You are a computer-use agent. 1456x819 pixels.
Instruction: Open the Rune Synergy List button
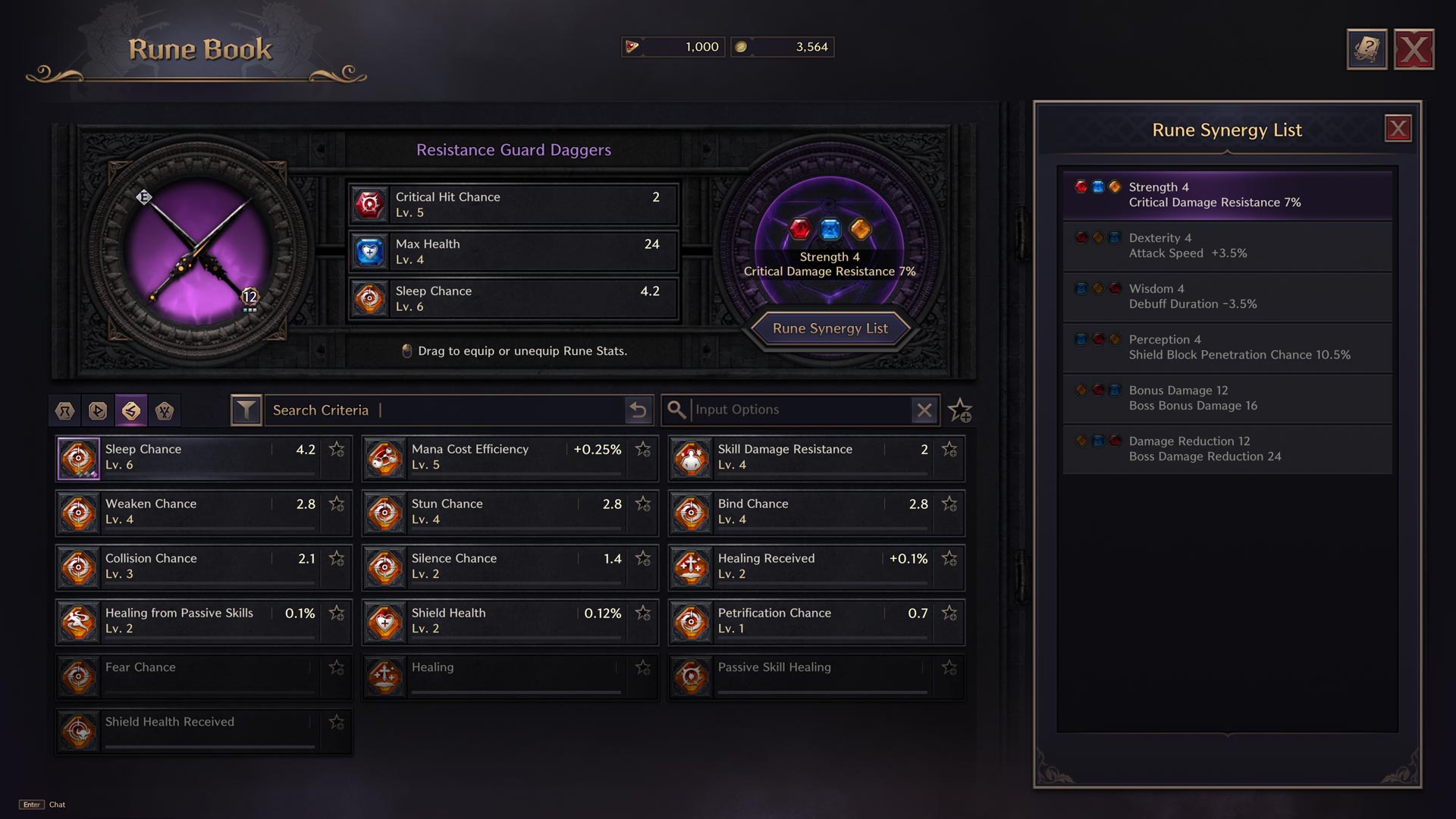(x=830, y=328)
